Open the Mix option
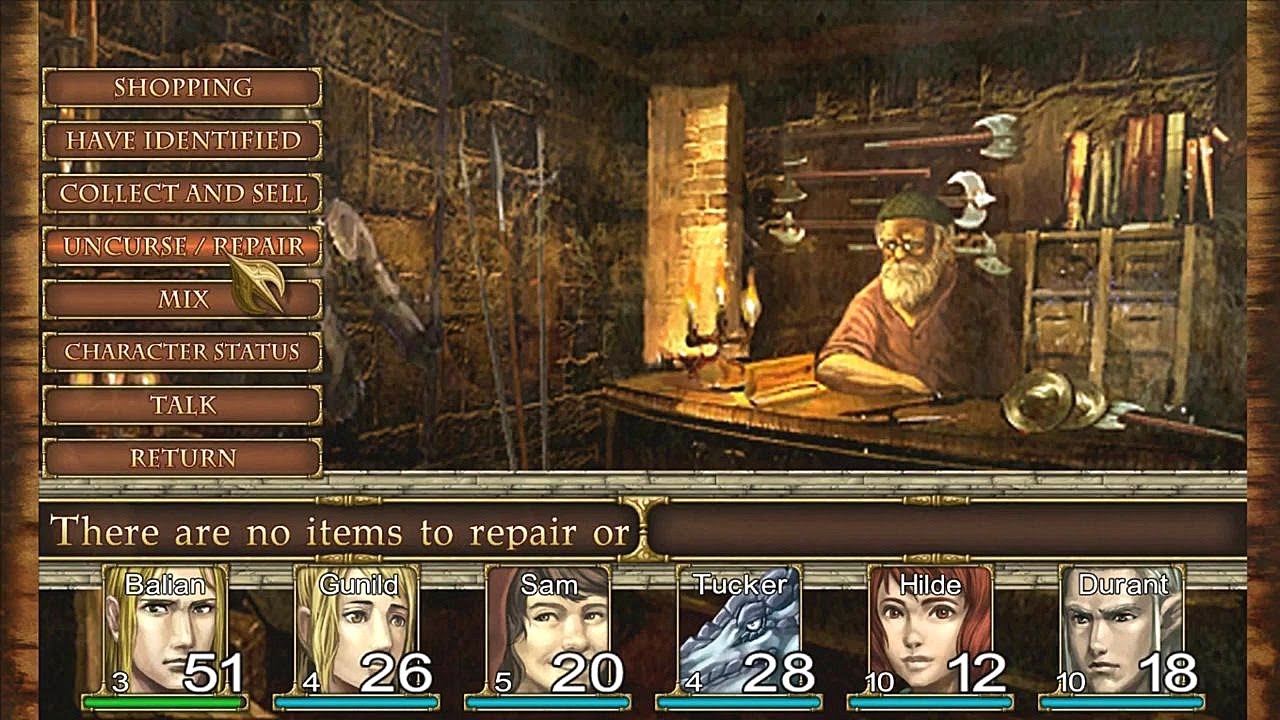Image resolution: width=1280 pixels, height=720 pixels. 182,300
